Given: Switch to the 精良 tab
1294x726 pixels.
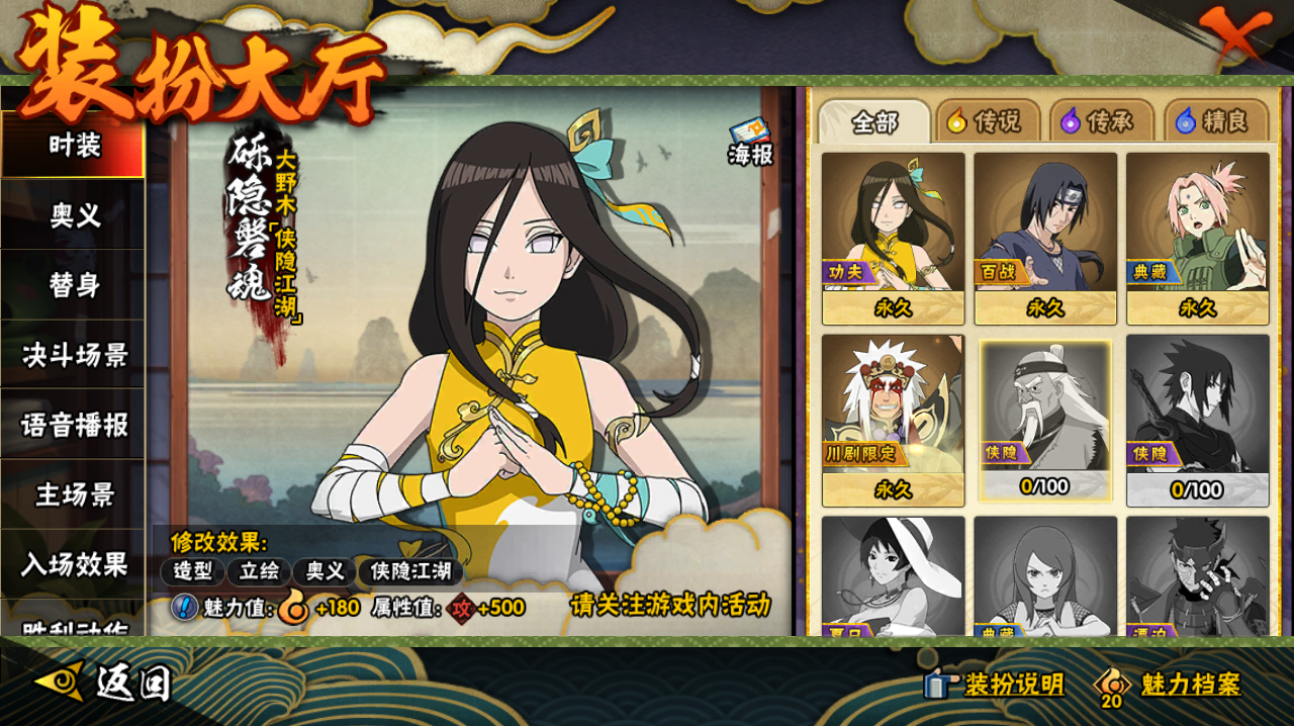Looking at the screenshot, I should point(1215,122).
